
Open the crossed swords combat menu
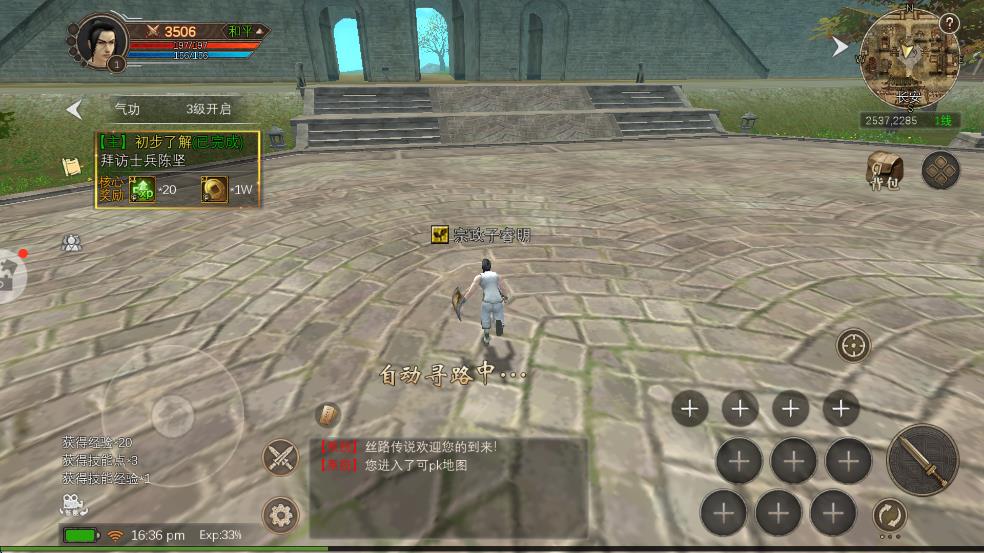281,458
